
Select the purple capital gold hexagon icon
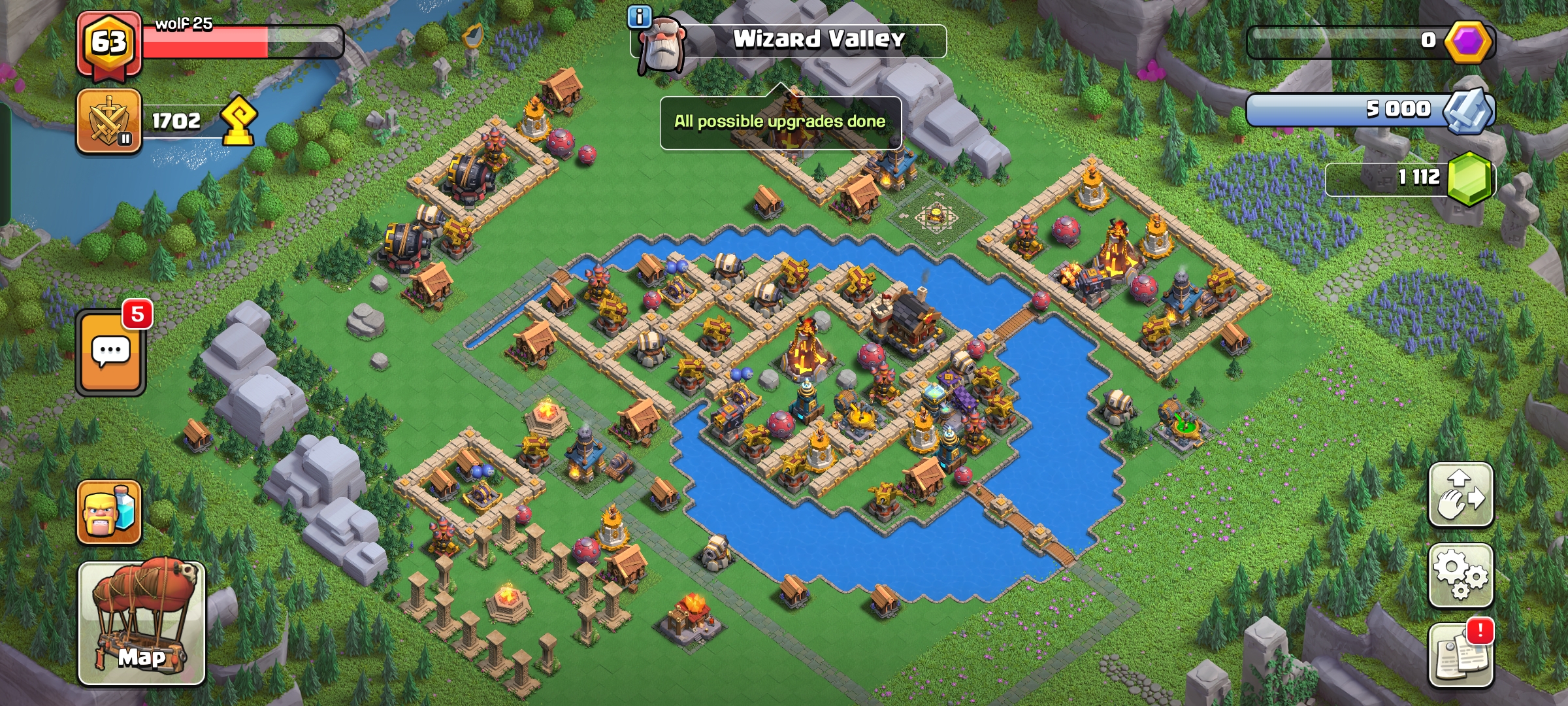[x=1468, y=42]
